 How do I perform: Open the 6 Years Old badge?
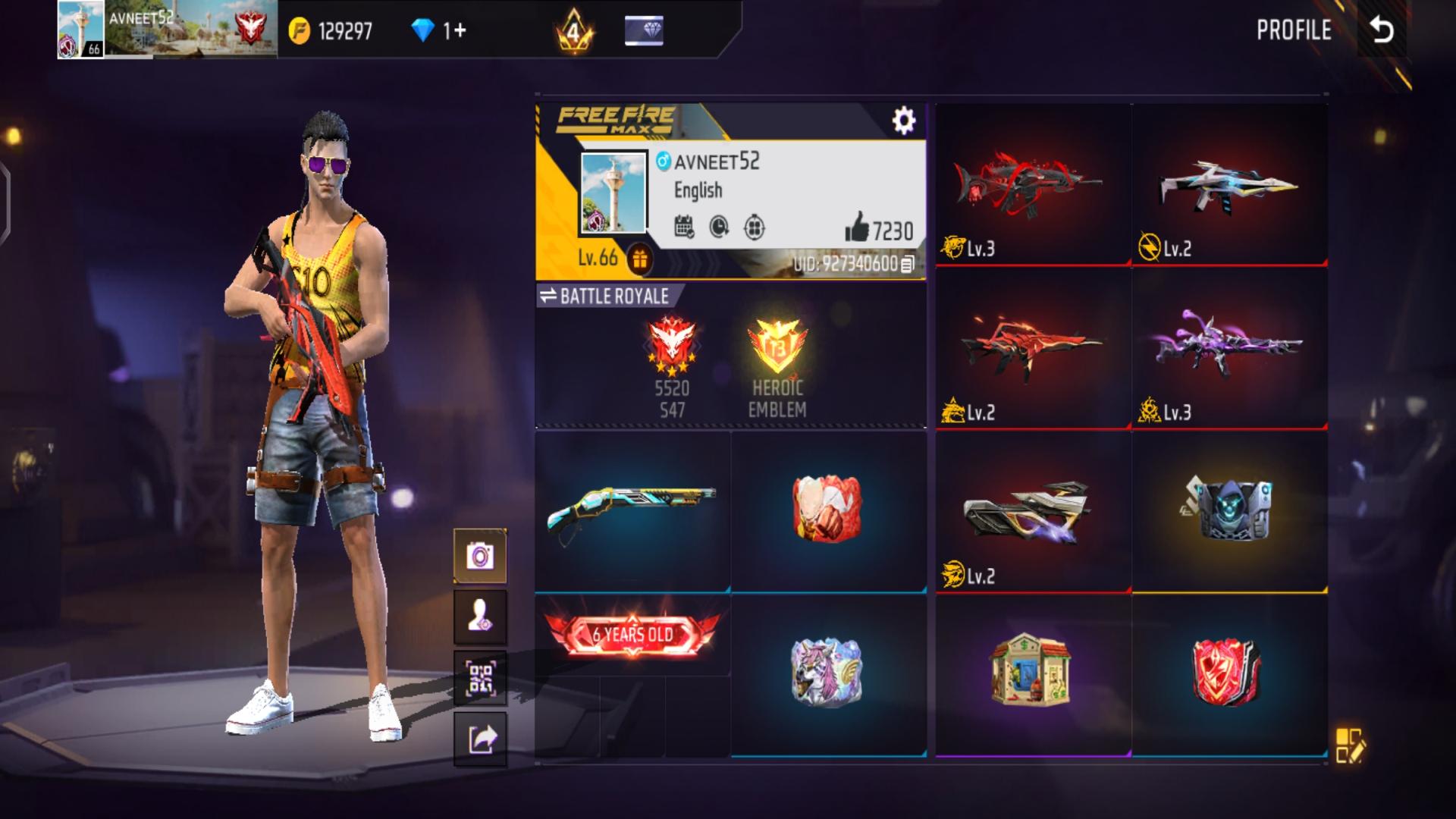(632, 635)
